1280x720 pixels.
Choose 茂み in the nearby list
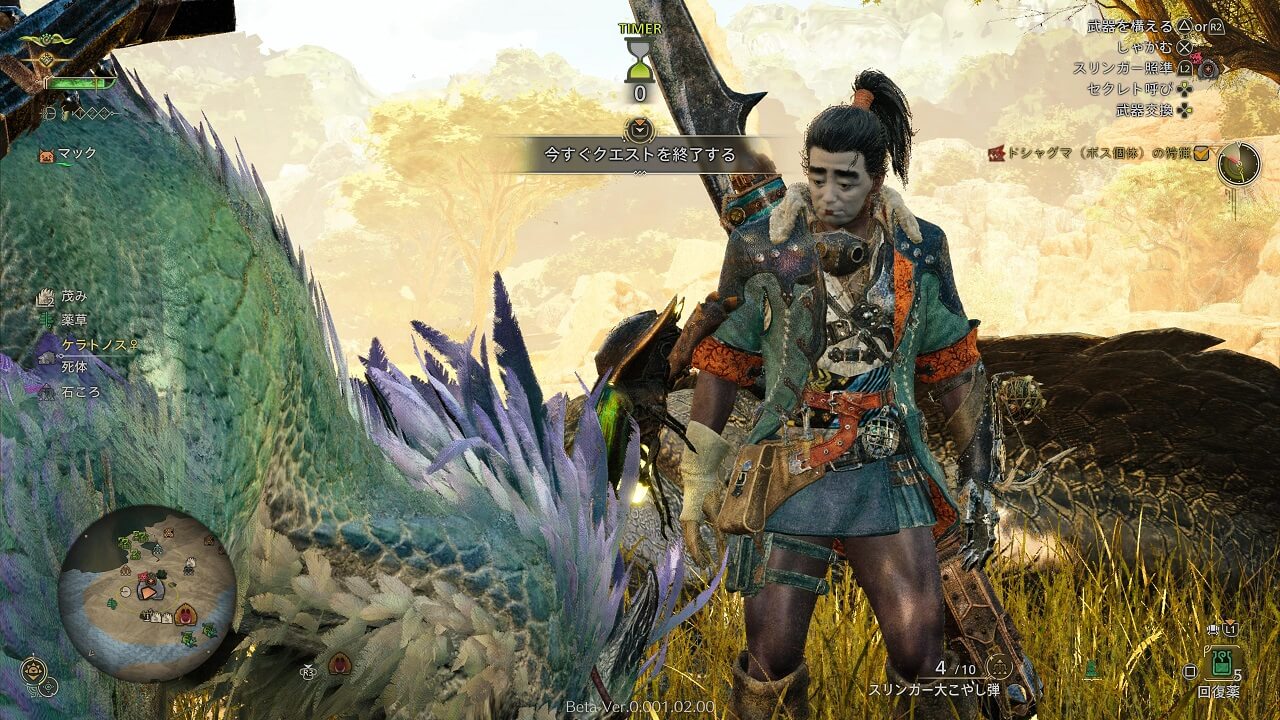(x=73, y=297)
